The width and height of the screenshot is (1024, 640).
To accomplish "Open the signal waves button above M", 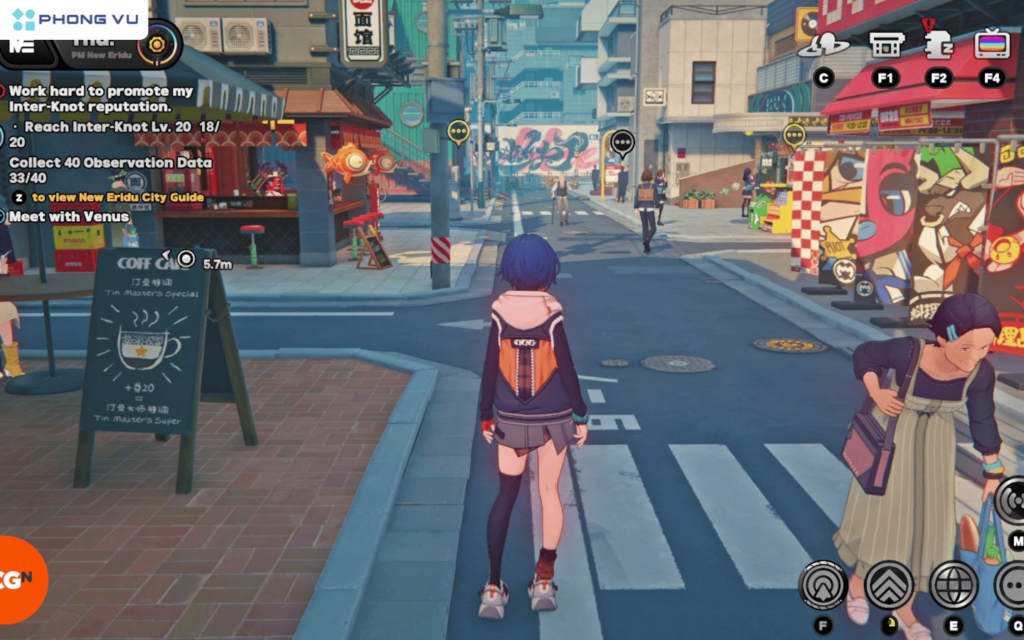I will 1010,499.
